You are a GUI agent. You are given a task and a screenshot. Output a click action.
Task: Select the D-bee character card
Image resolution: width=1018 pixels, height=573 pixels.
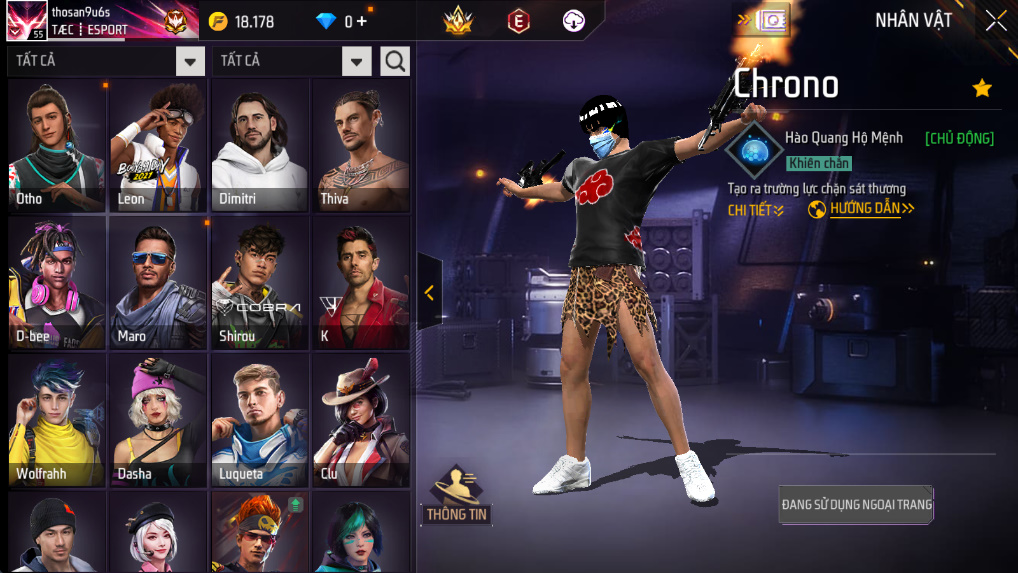pos(57,283)
